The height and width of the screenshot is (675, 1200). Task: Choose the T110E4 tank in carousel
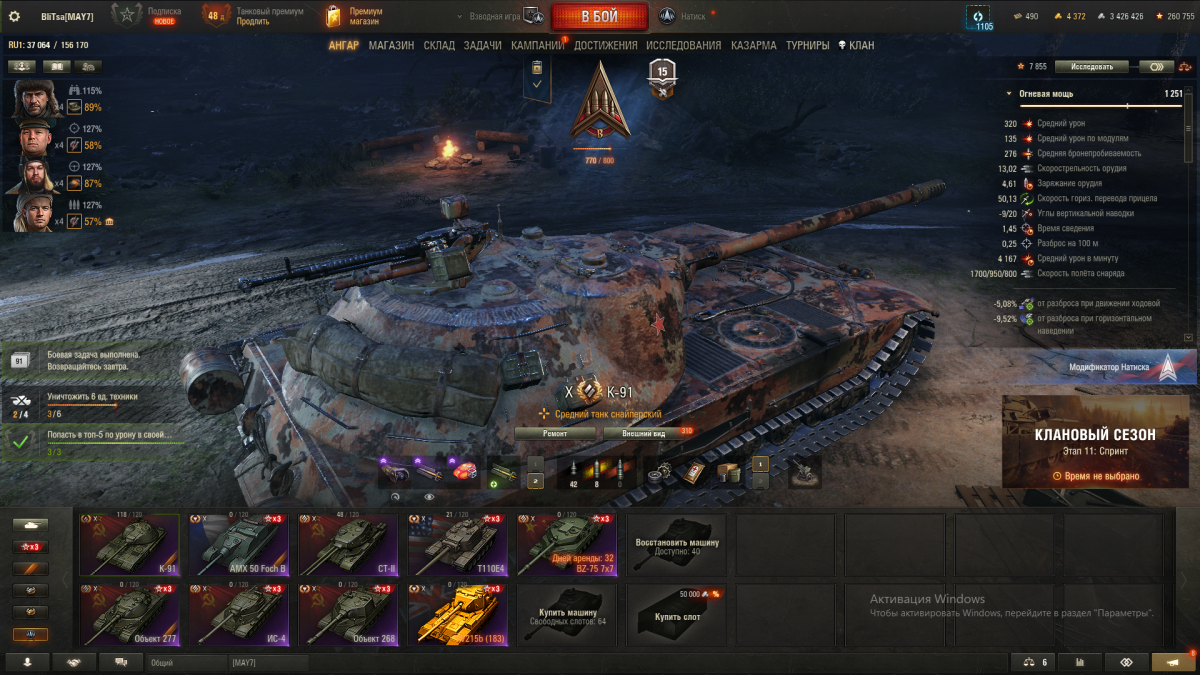click(x=457, y=545)
